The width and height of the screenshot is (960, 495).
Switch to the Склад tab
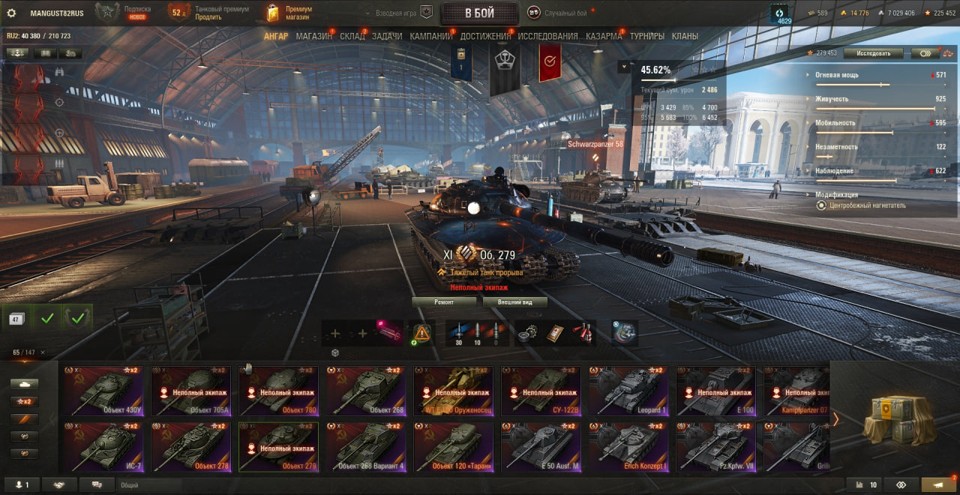pos(352,36)
